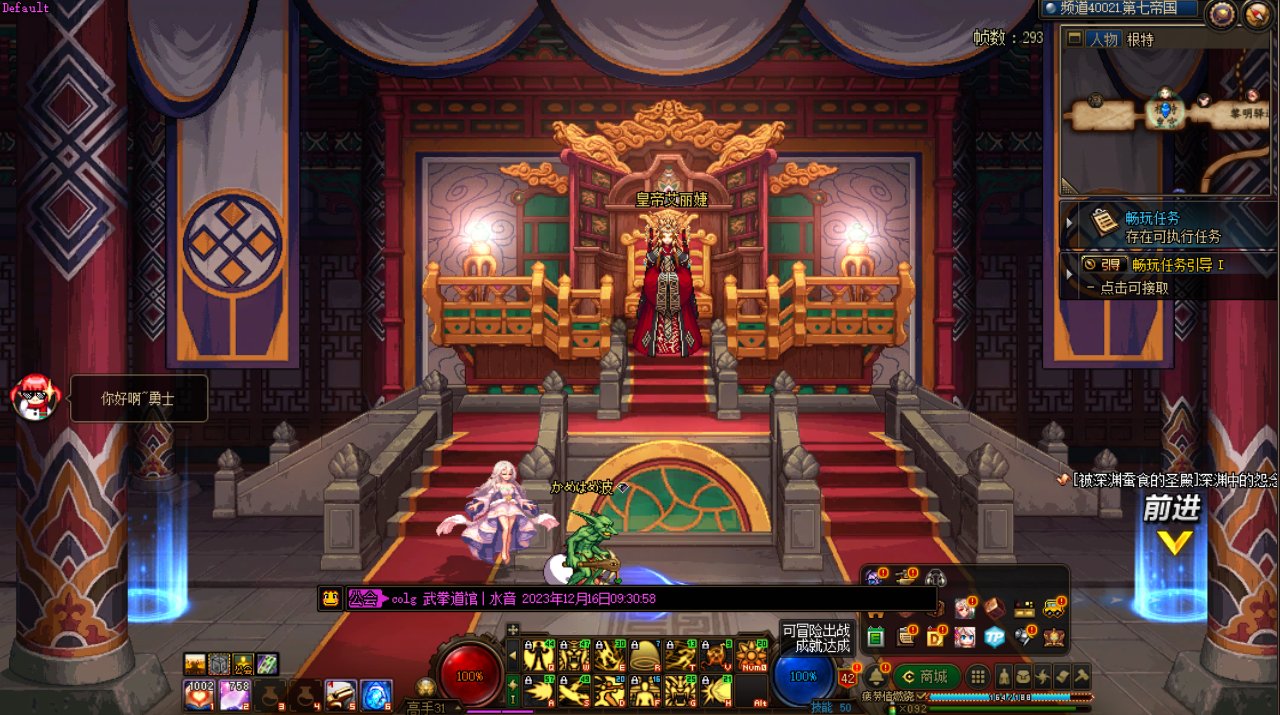1280x715 pixels.
Task: Activate the bell-shaped skill on R
Action: click(x=645, y=657)
